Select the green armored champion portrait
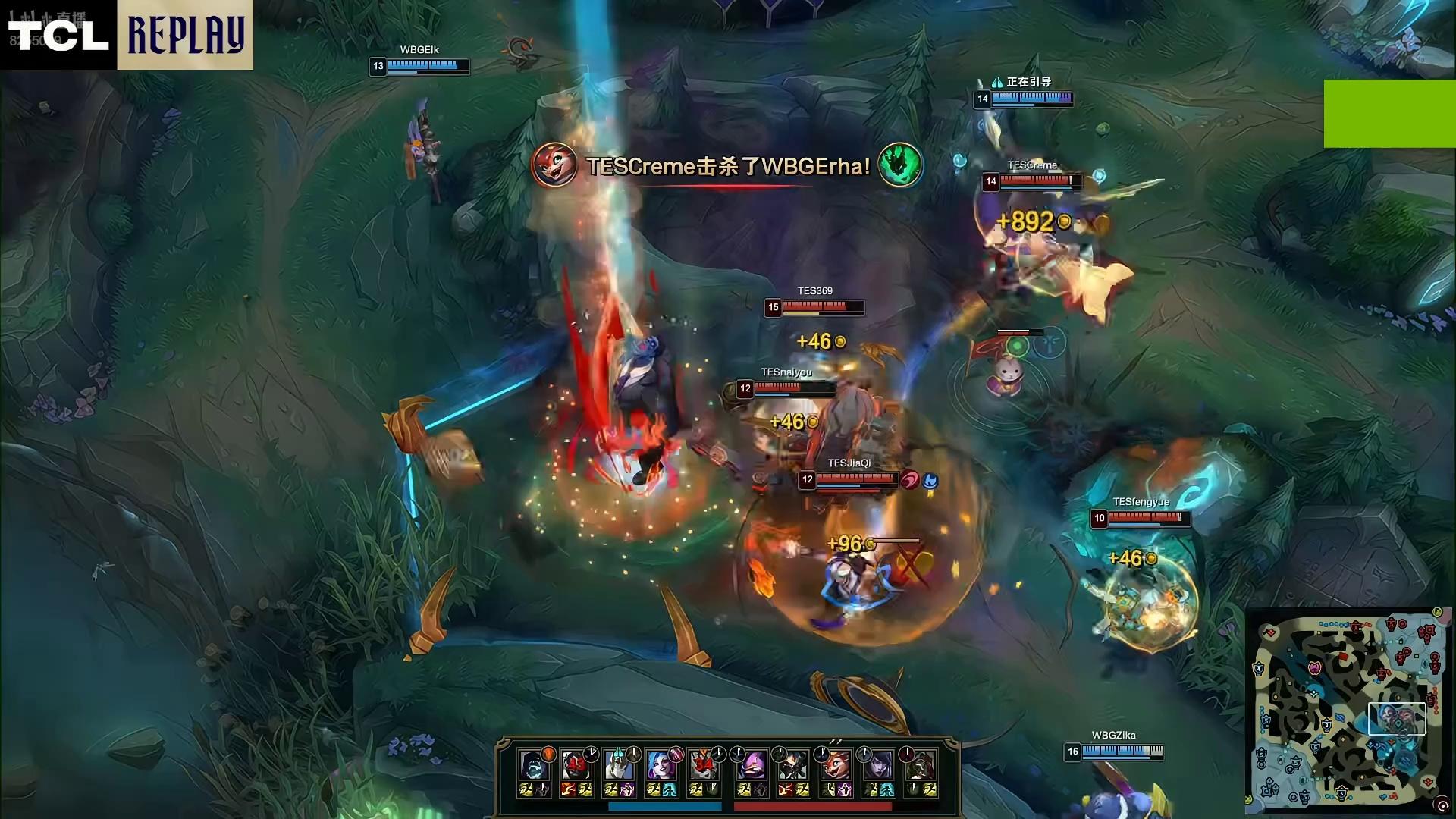This screenshot has width=1456, height=819. click(920, 766)
